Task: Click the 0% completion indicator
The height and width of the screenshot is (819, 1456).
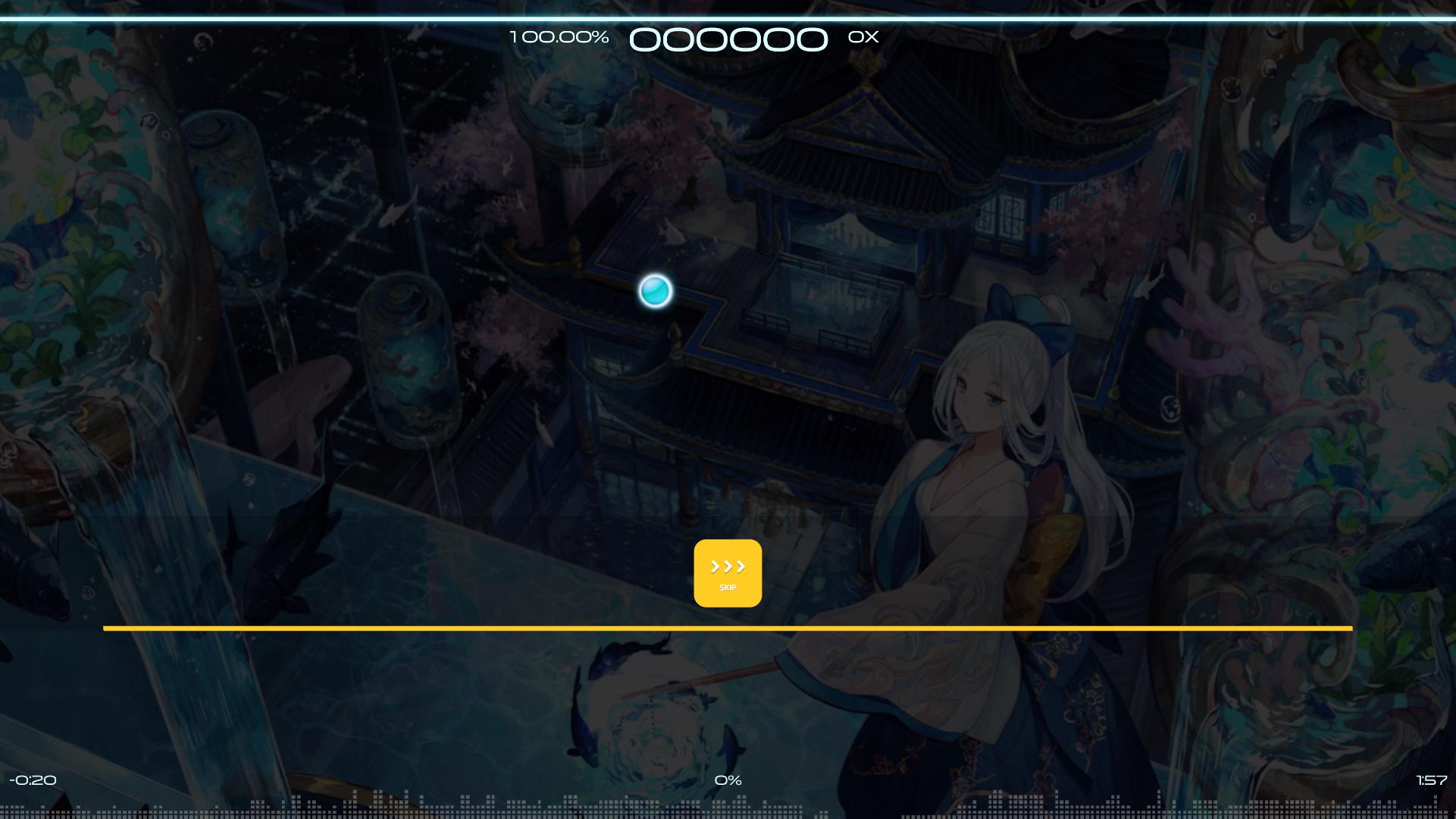Action: coord(728,780)
